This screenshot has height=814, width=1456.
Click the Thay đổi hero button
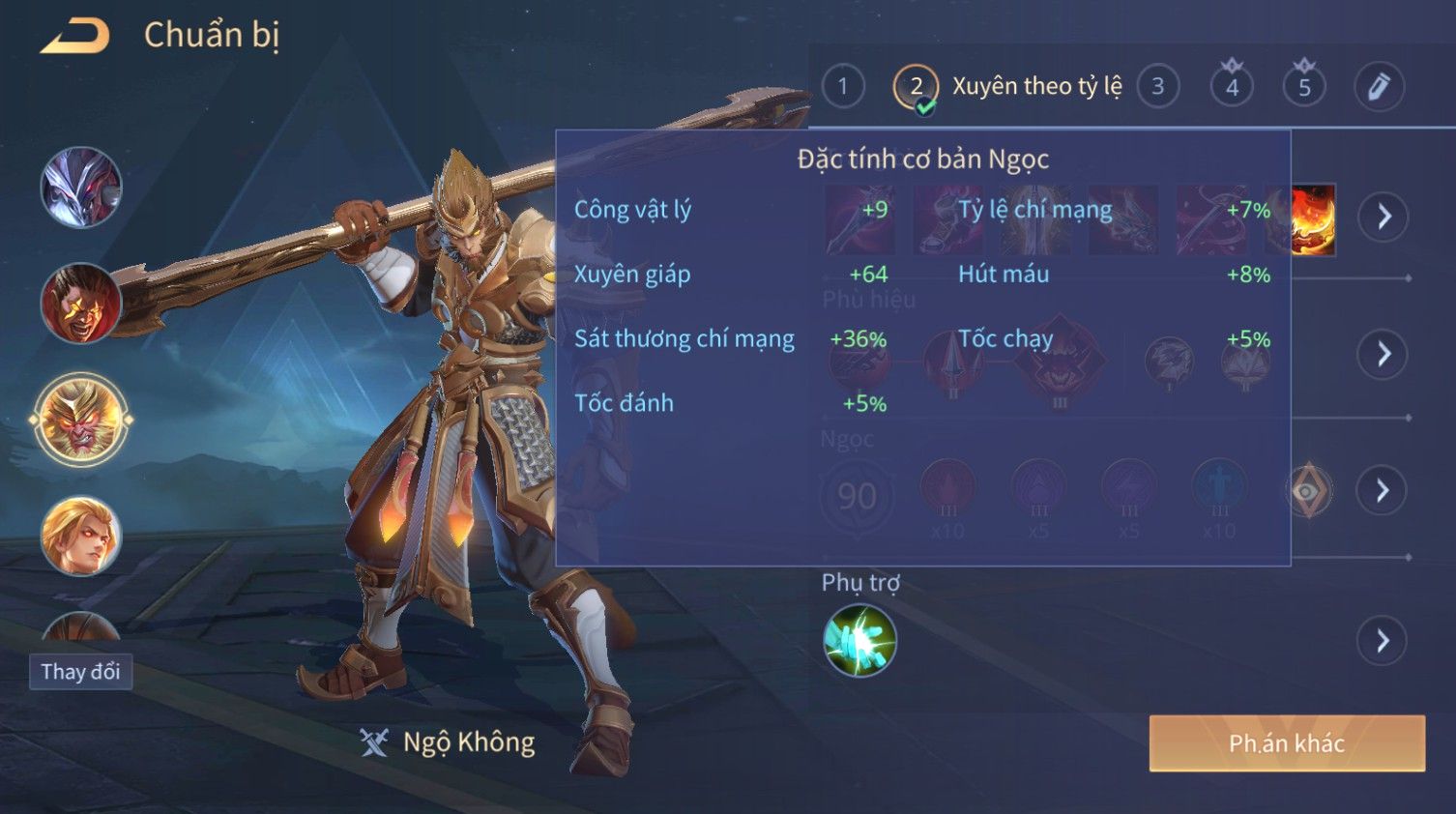click(80, 672)
